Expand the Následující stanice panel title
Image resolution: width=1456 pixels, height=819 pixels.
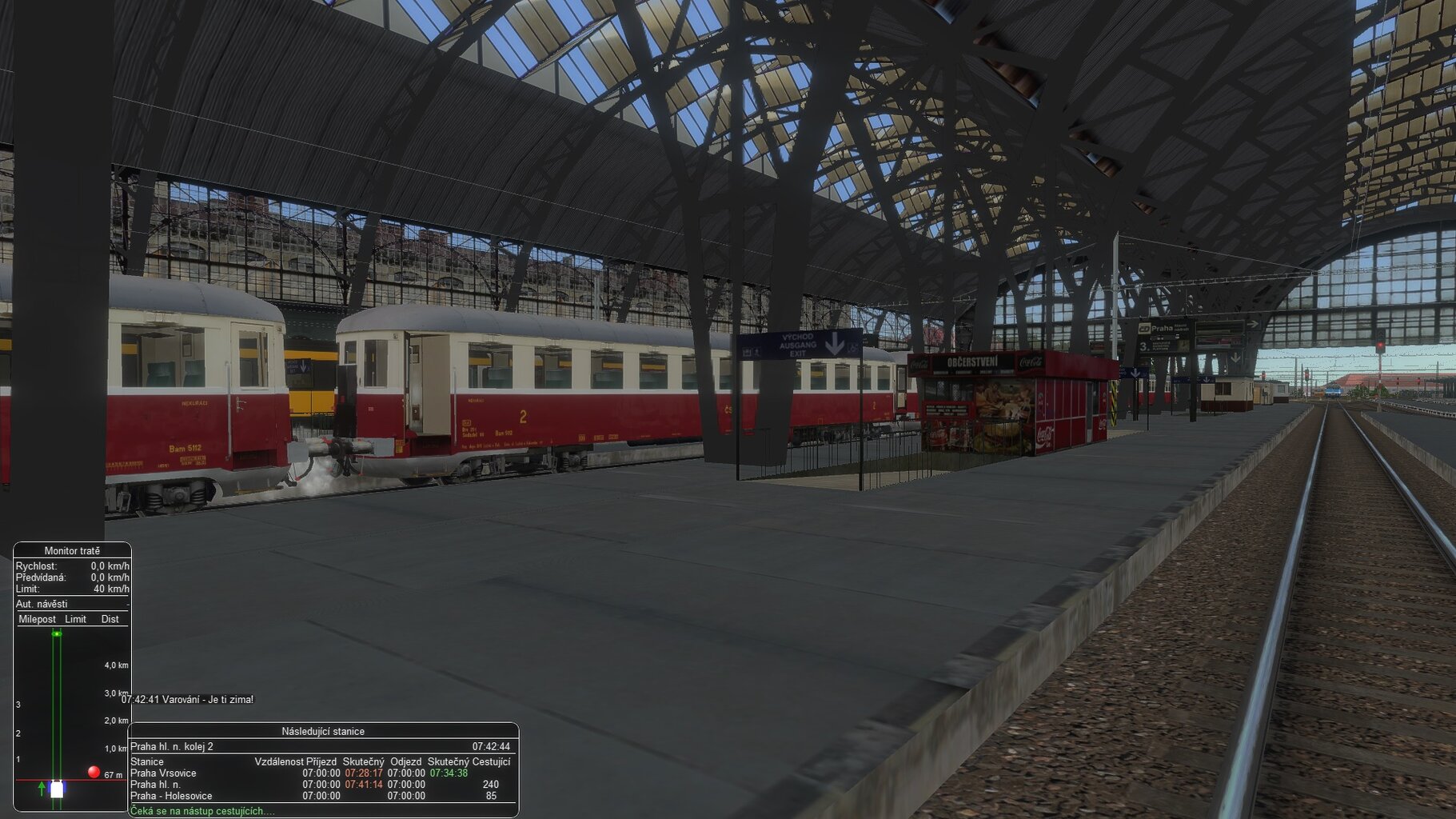click(322, 731)
